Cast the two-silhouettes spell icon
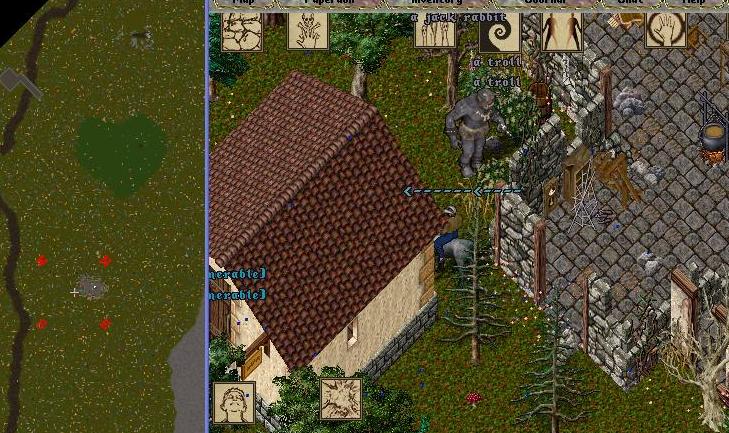The image size is (729, 433). click(x=562, y=31)
